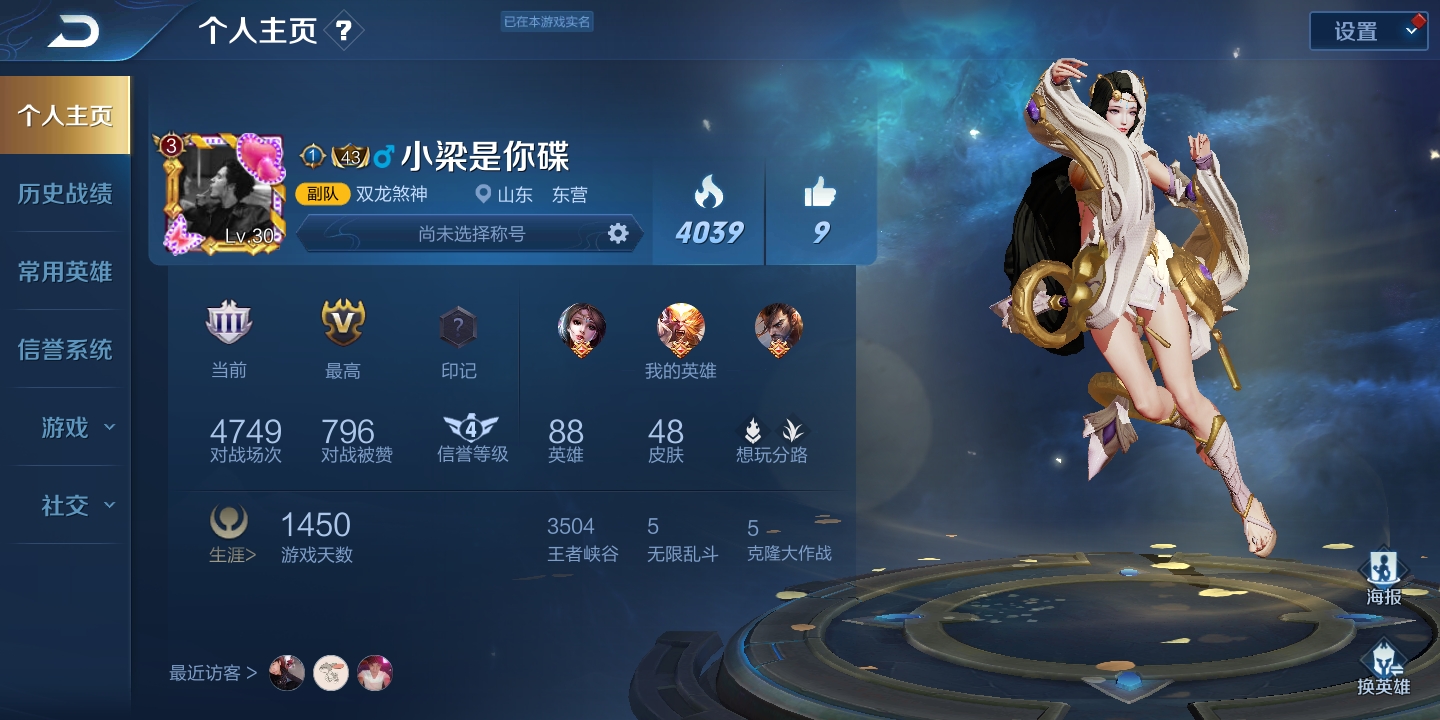Image resolution: width=1440 pixels, height=720 pixels.
Task: Open the 设置 dropdown
Action: [x=1368, y=31]
